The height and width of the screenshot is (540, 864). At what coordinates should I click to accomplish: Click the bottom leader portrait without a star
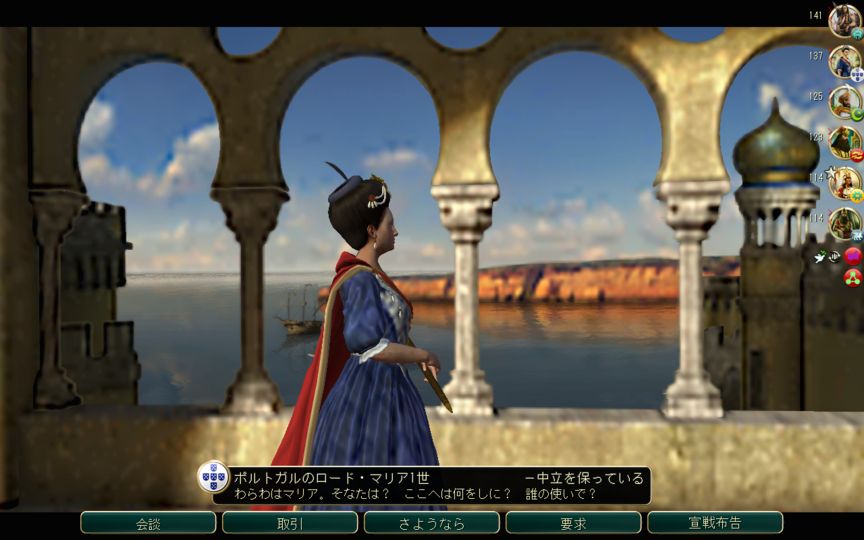(x=844, y=223)
